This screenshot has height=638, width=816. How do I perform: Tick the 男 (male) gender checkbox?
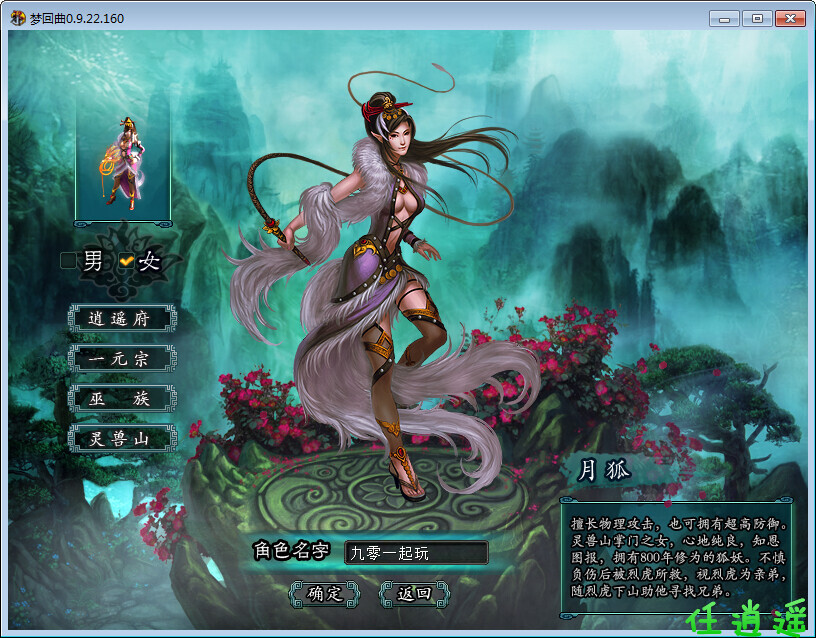(x=68, y=261)
